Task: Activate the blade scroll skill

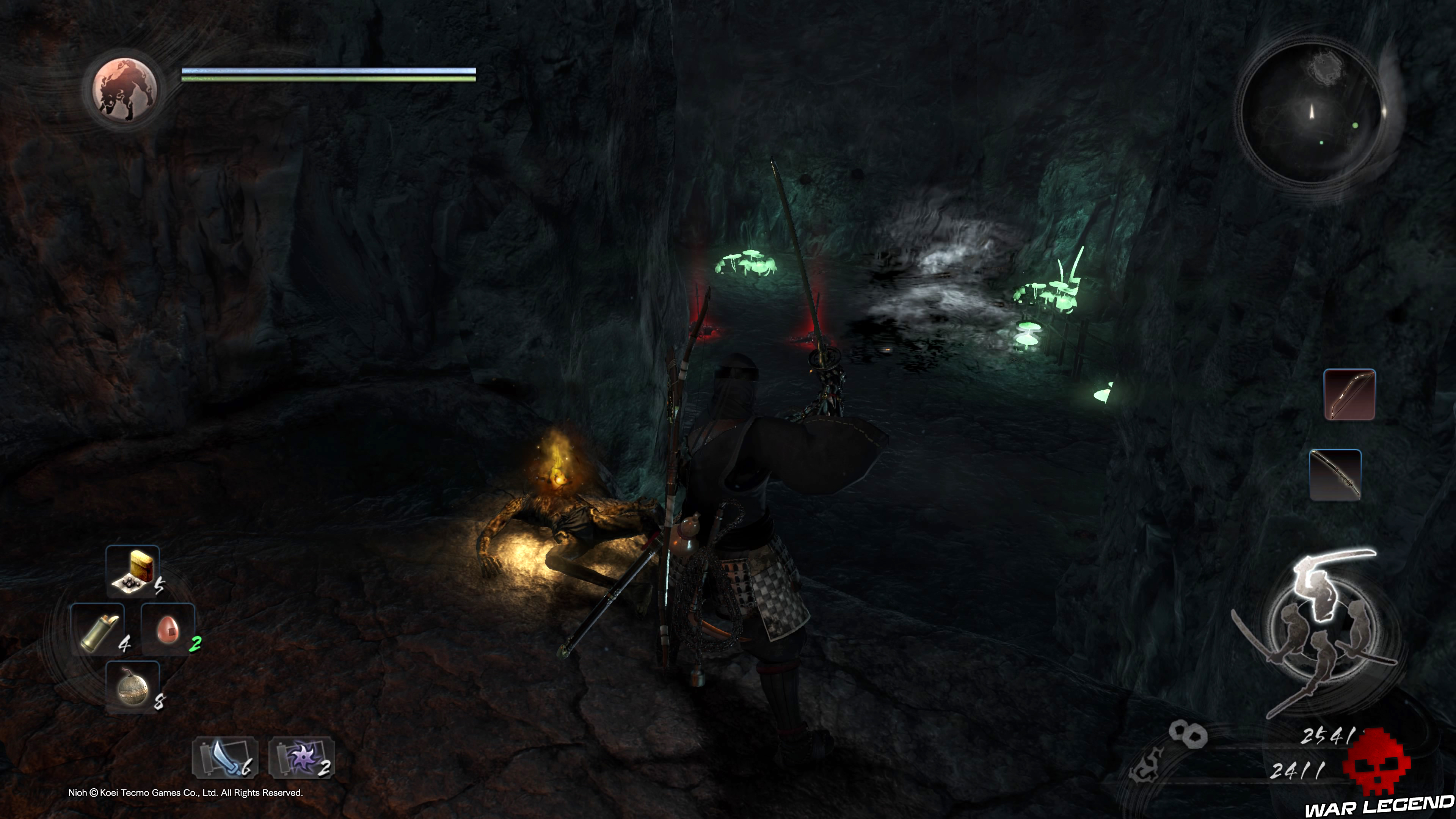Action: pos(225,758)
